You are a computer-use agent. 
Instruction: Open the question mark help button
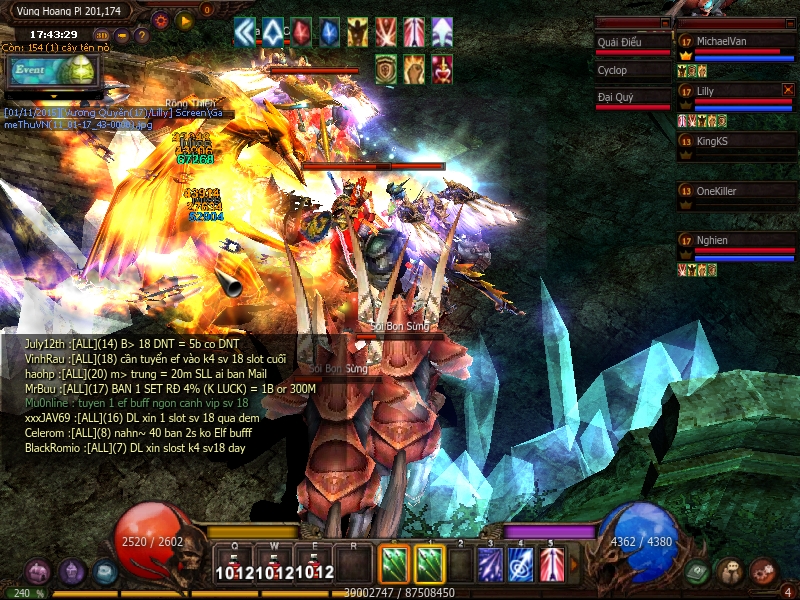pos(142,35)
